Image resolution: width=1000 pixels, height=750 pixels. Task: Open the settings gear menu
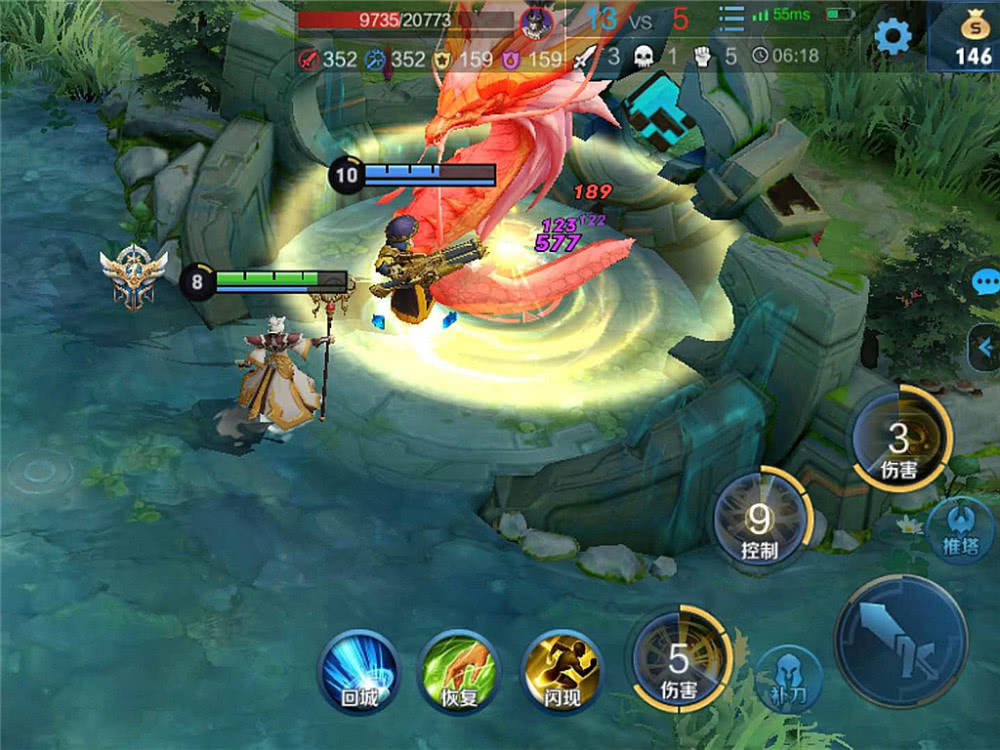click(x=892, y=37)
